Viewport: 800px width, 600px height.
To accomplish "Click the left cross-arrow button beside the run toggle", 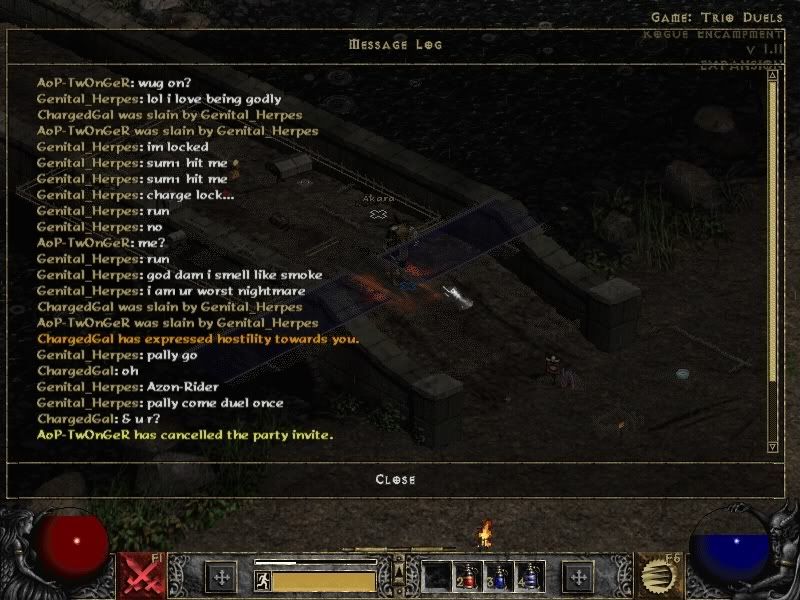I will click(221, 577).
